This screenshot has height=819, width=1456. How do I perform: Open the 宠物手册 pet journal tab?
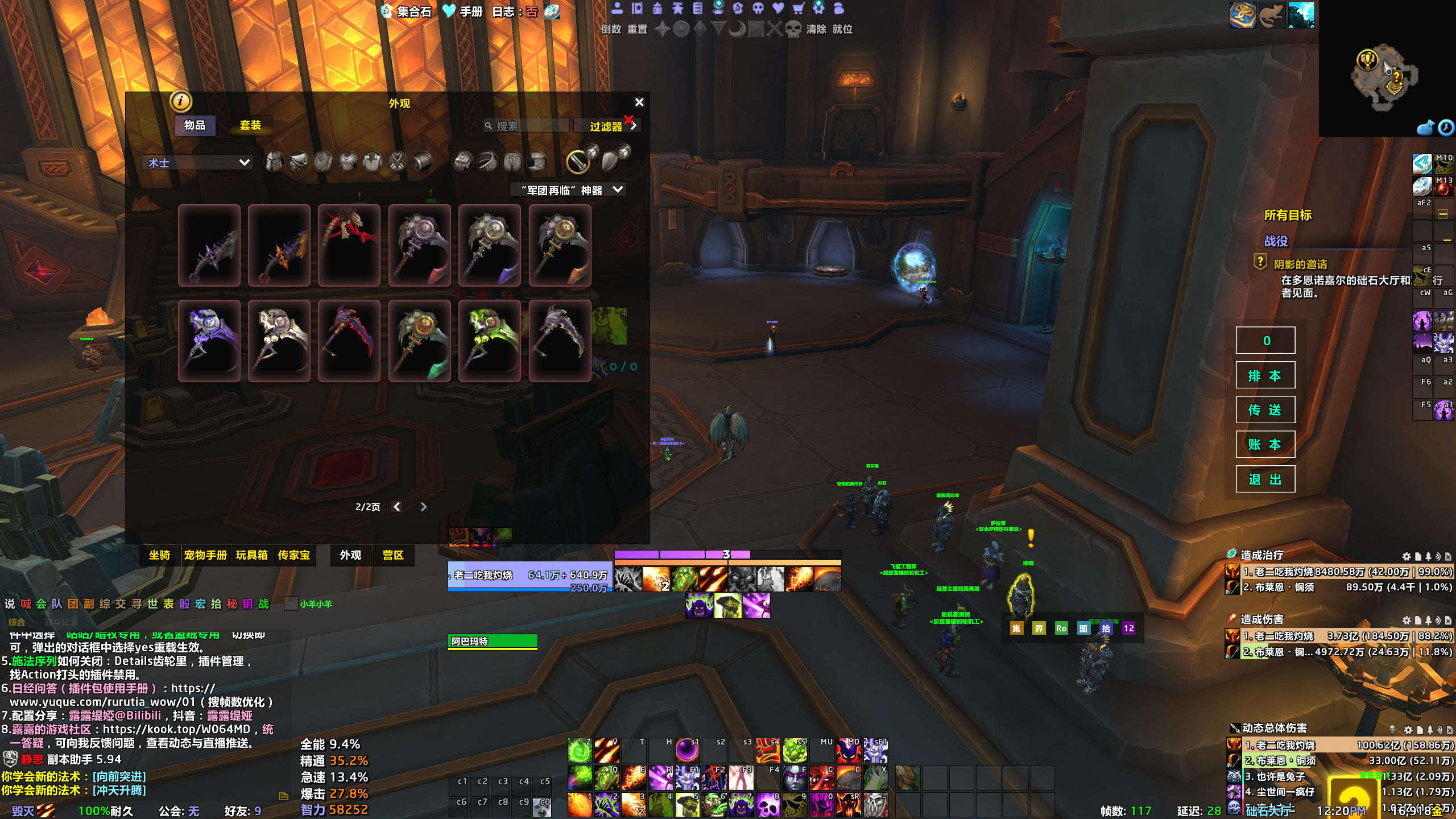coord(205,555)
